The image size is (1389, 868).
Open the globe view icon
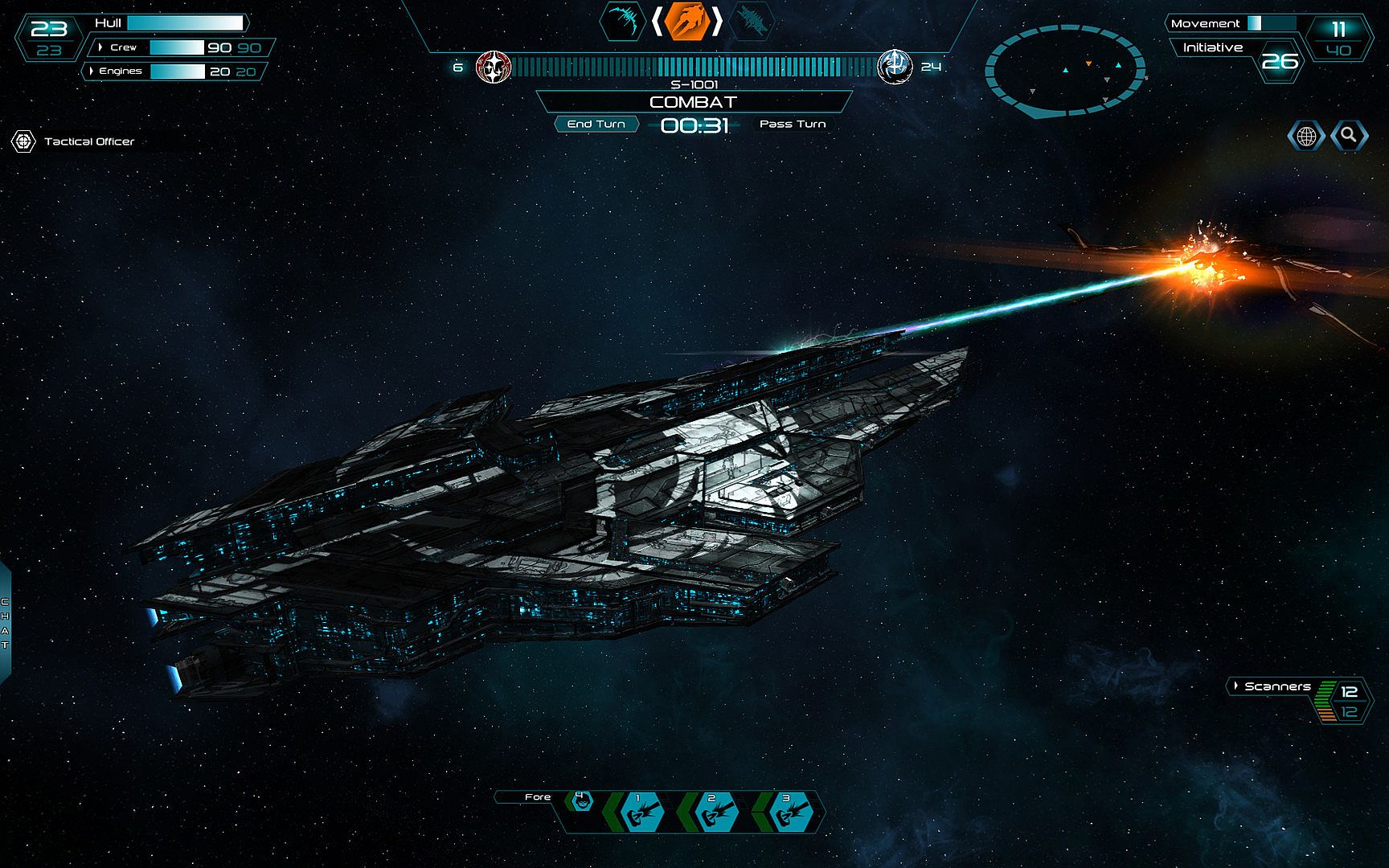(x=1306, y=136)
